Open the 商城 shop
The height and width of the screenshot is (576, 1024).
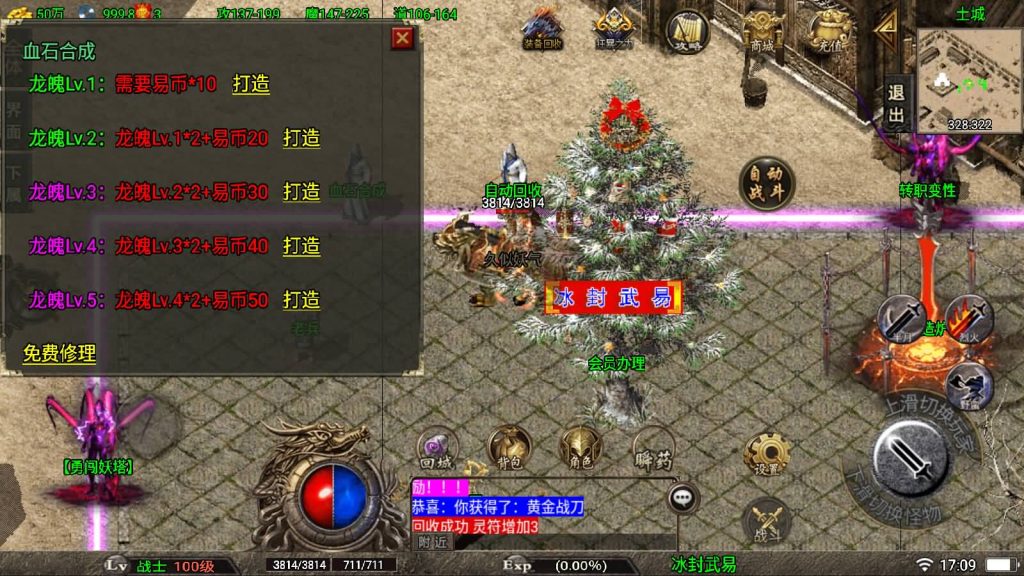(762, 31)
